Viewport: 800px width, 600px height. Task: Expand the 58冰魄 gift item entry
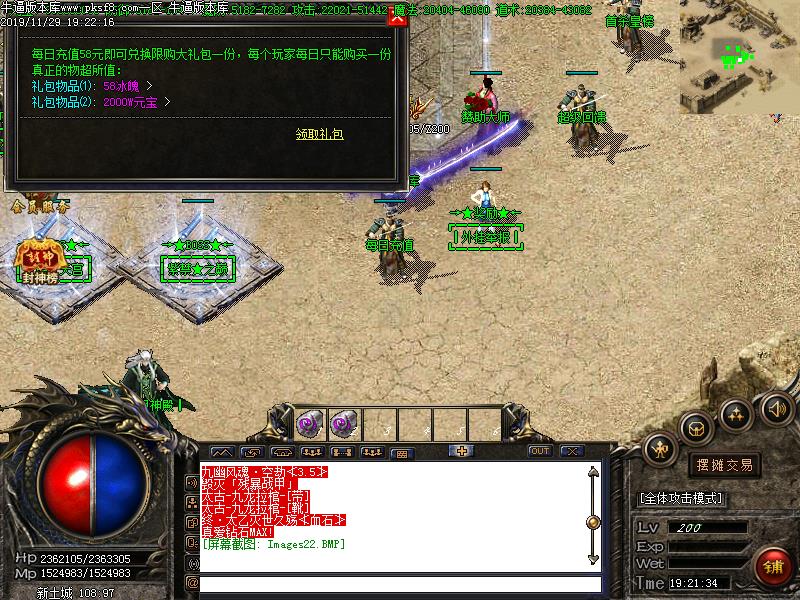click(149, 87)
